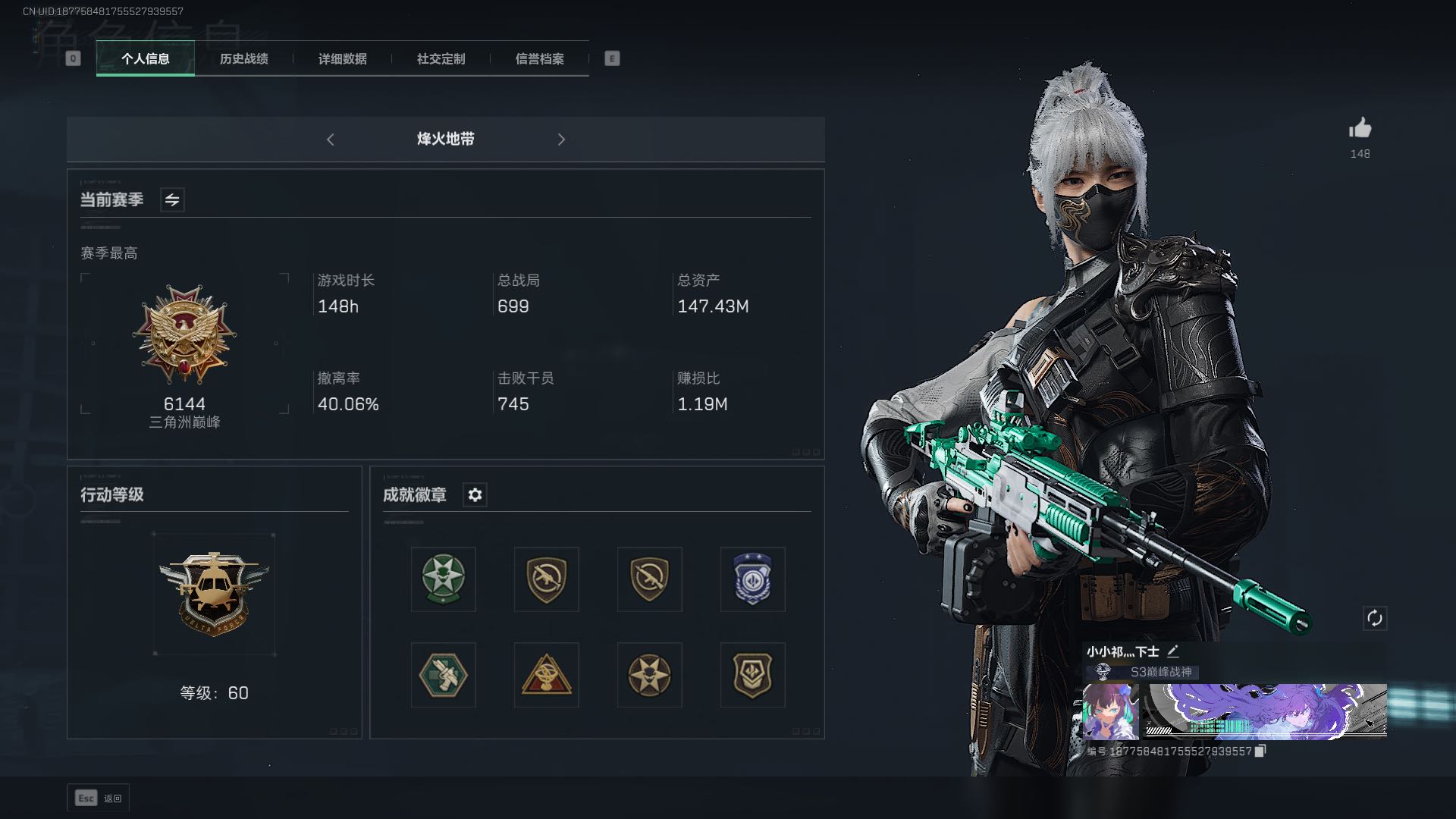Show the 信誉档案 tab
Screen dimensions: 1456x819
[x=539, y=58]
